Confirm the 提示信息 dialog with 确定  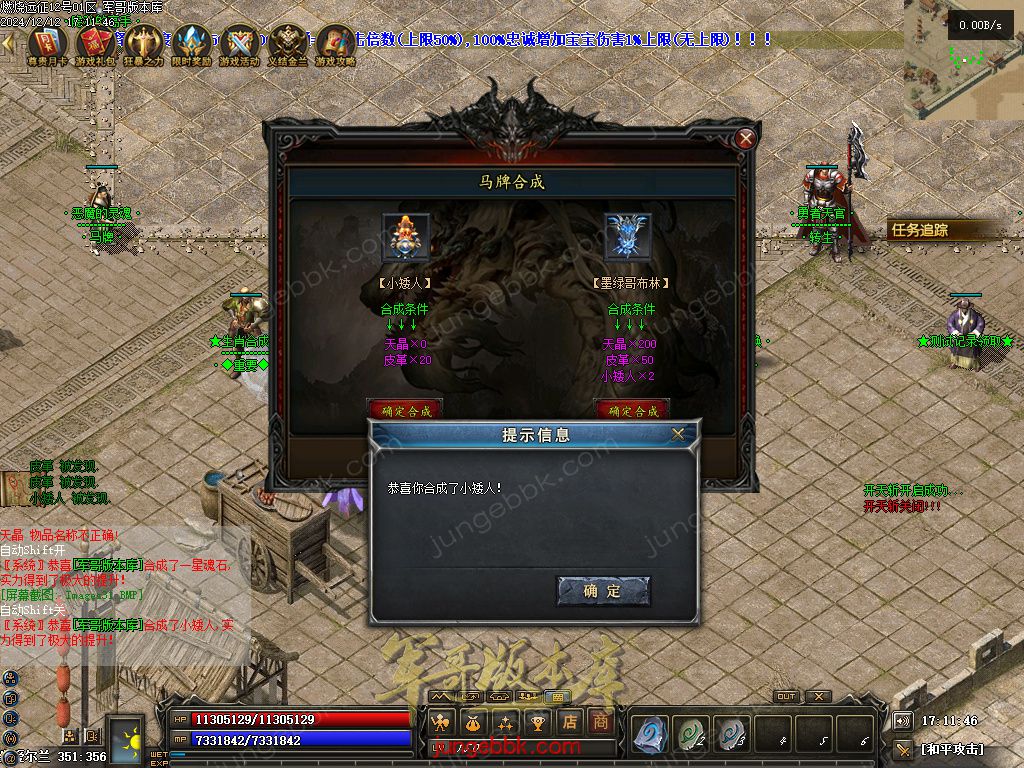(x=603, y=591)
